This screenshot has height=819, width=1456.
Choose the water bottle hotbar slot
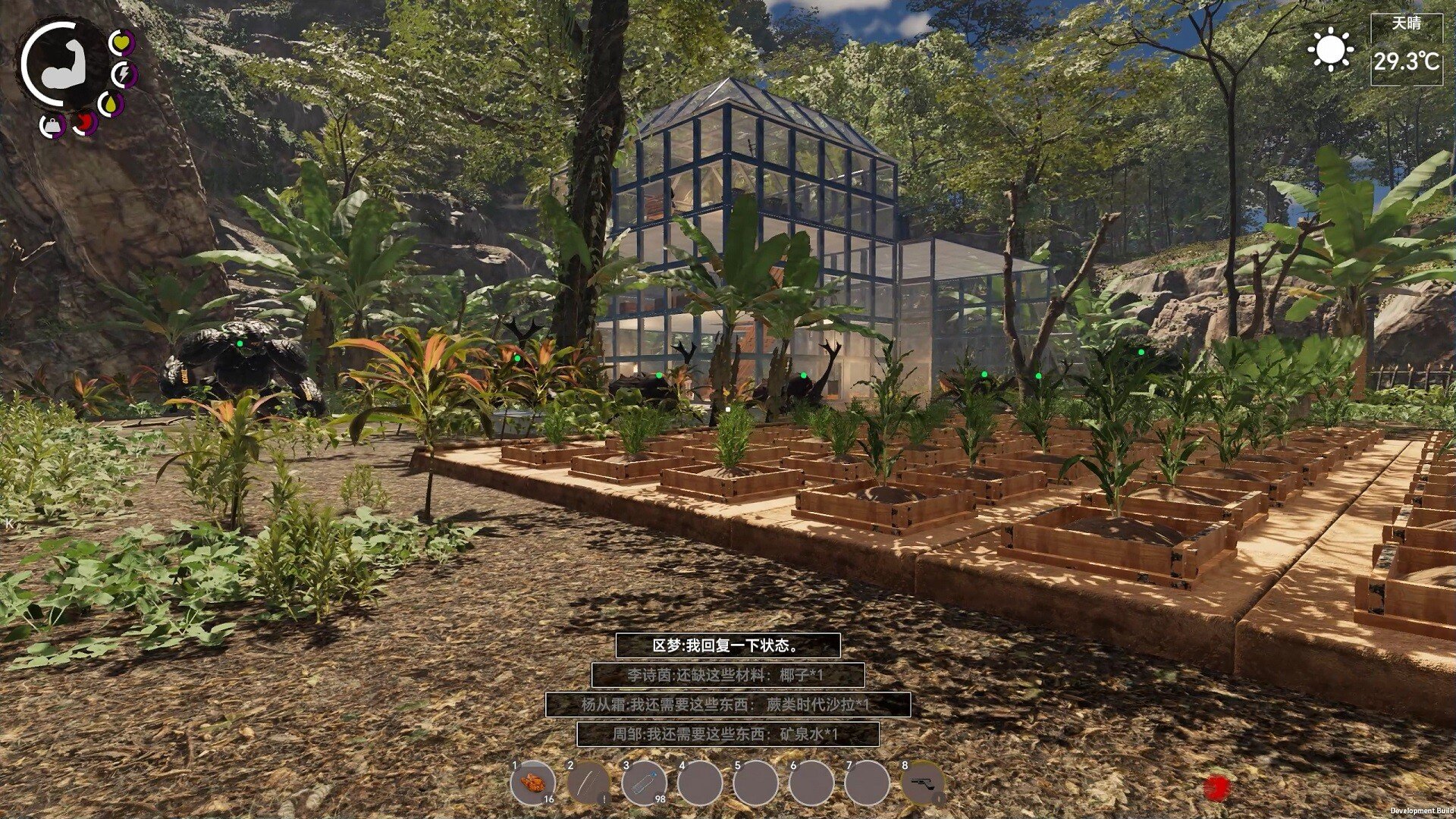644,783
